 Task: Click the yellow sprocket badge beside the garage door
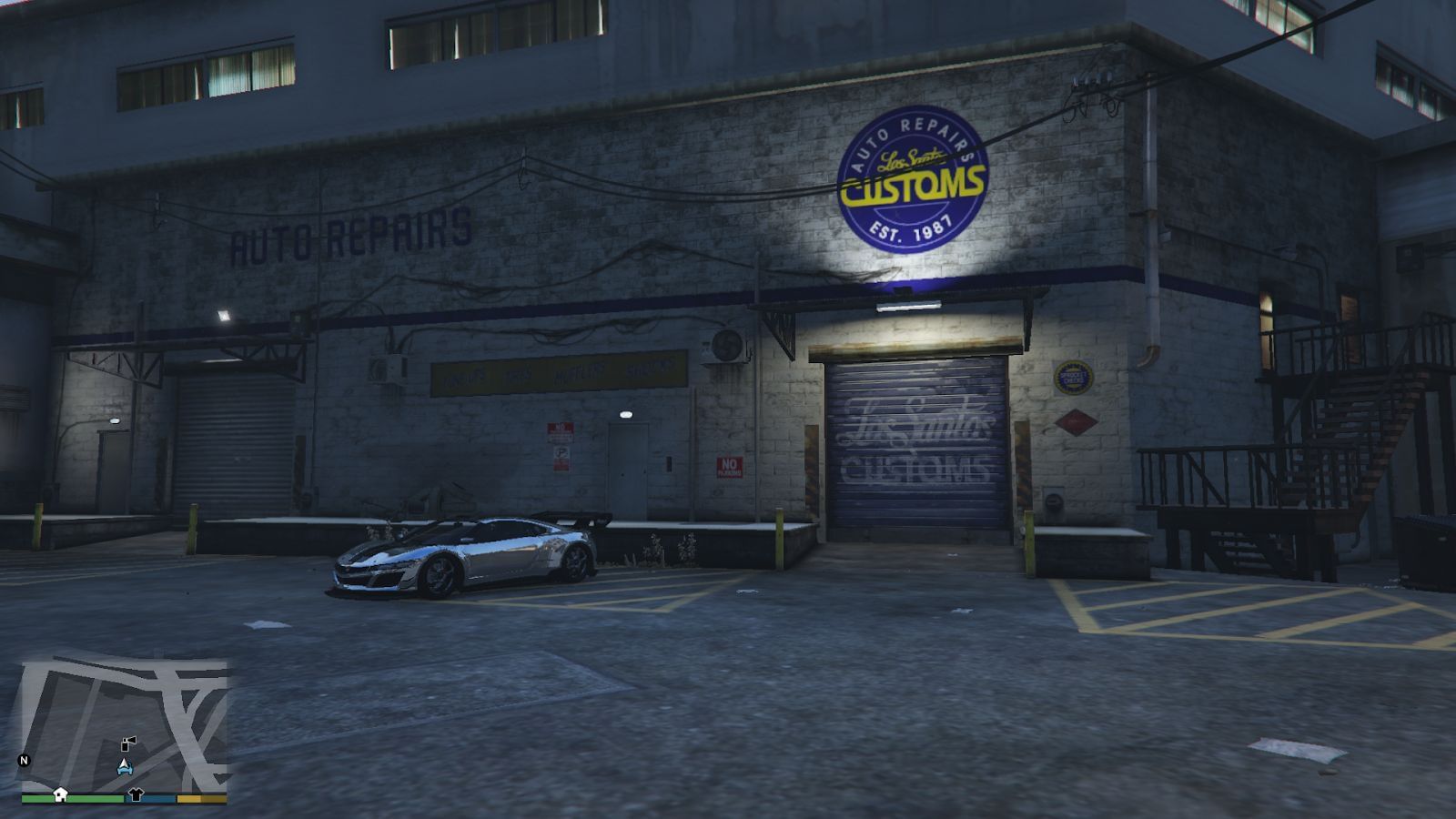click(x=1074, y=377)
